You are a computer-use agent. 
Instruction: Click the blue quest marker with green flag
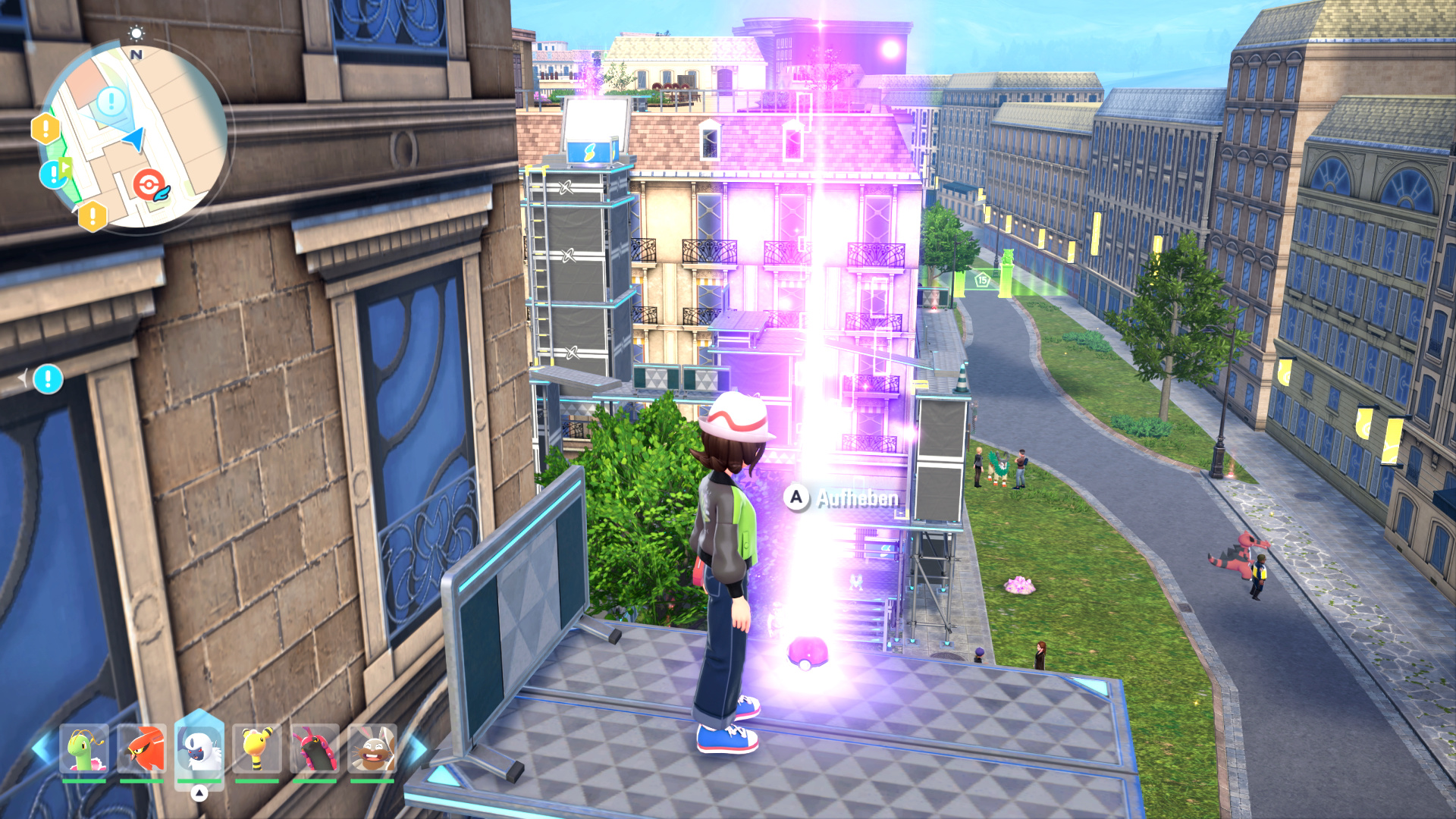(x=55, y=174)
